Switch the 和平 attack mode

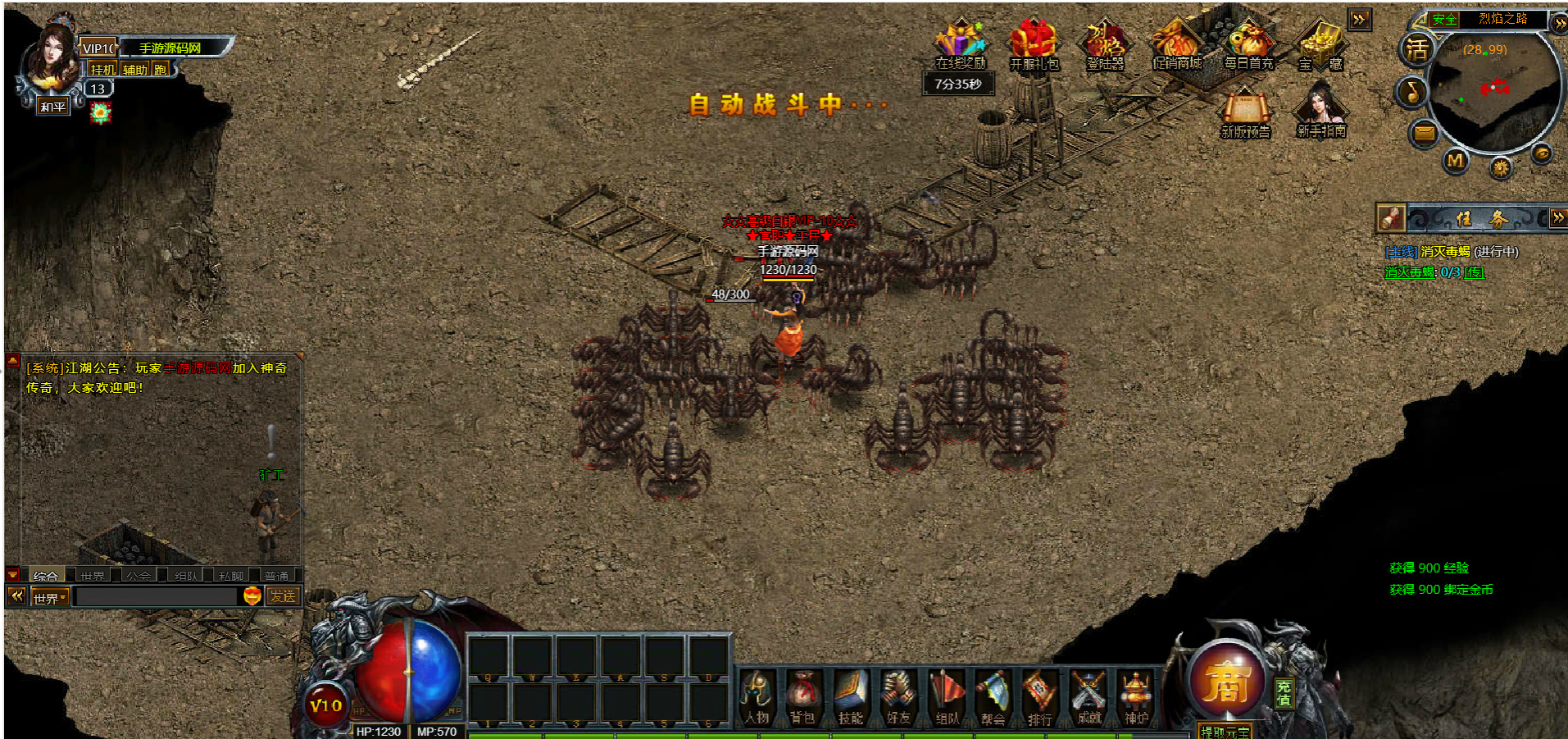(x=53, y=107)
